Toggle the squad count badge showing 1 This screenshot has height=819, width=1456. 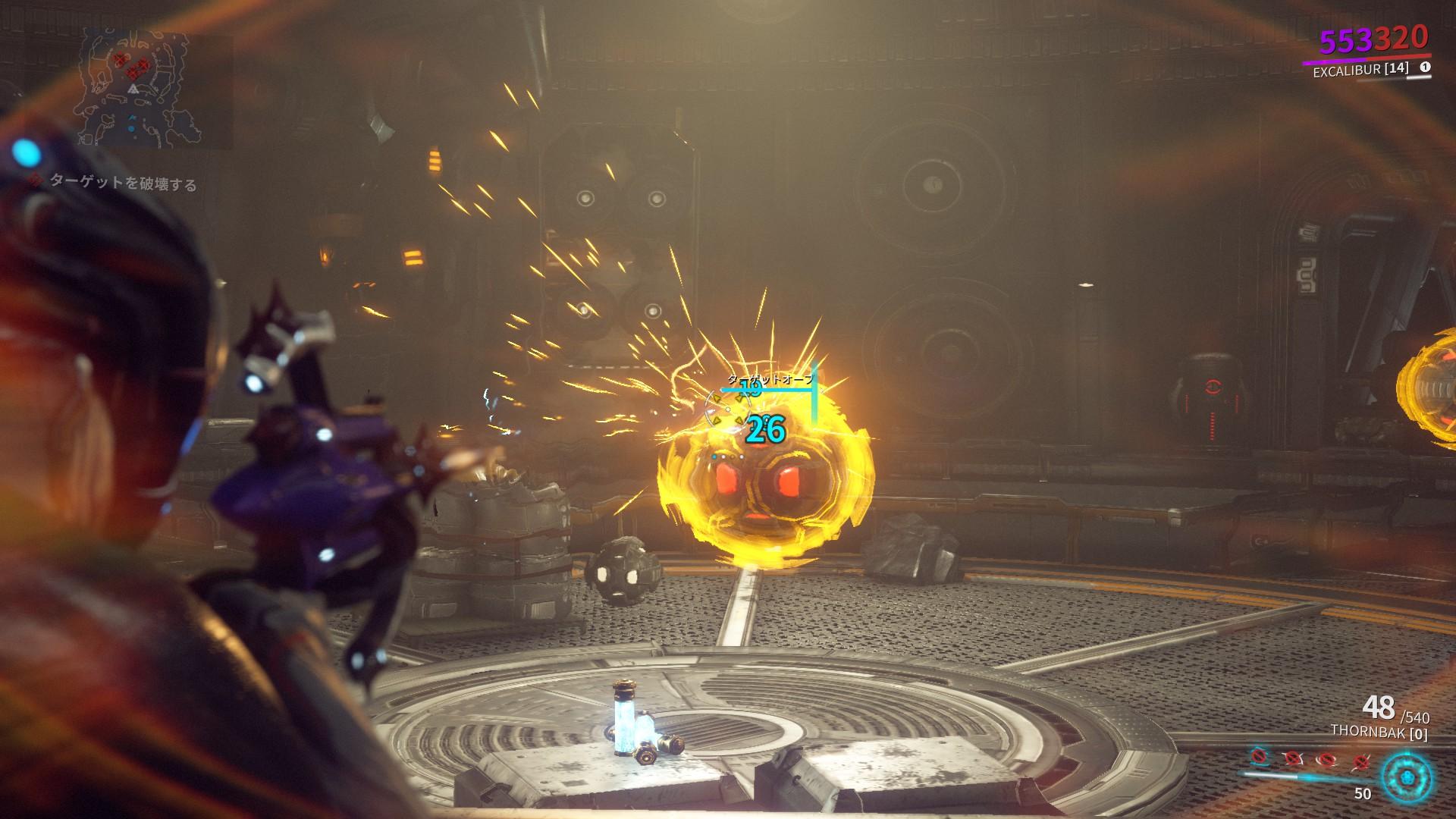tap(1426, 67)
